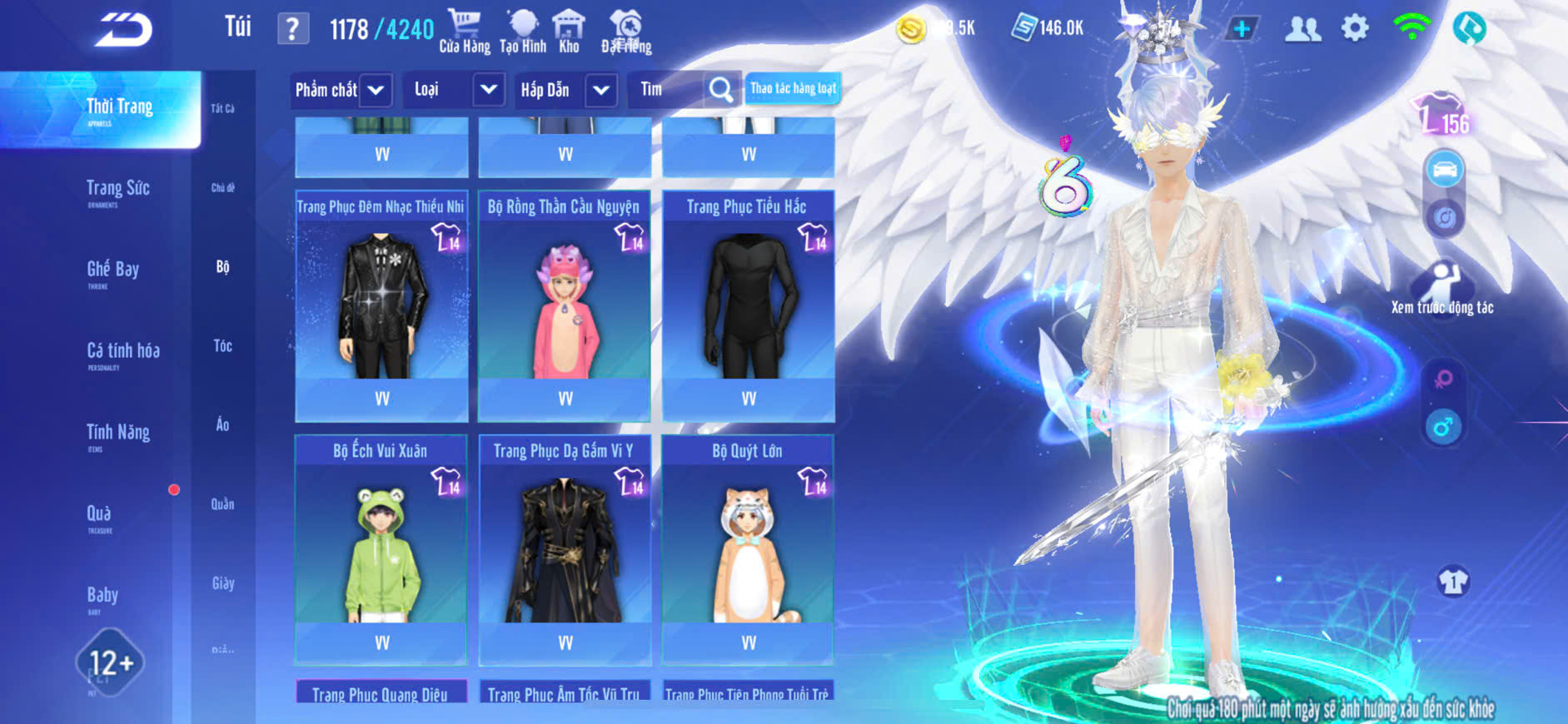Open the Cá tính hóa category
Image resolution: width=1568 pixels, height=724 pixels.
[x=122, y=352]
